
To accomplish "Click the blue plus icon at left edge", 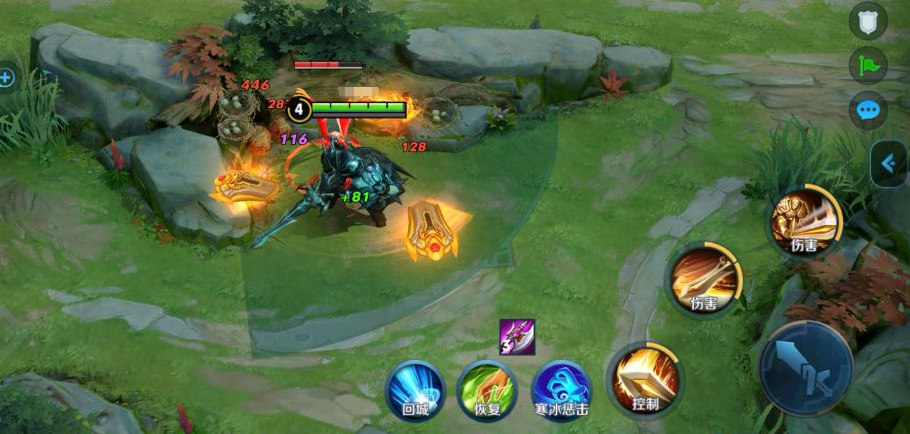I will point(6,77).
